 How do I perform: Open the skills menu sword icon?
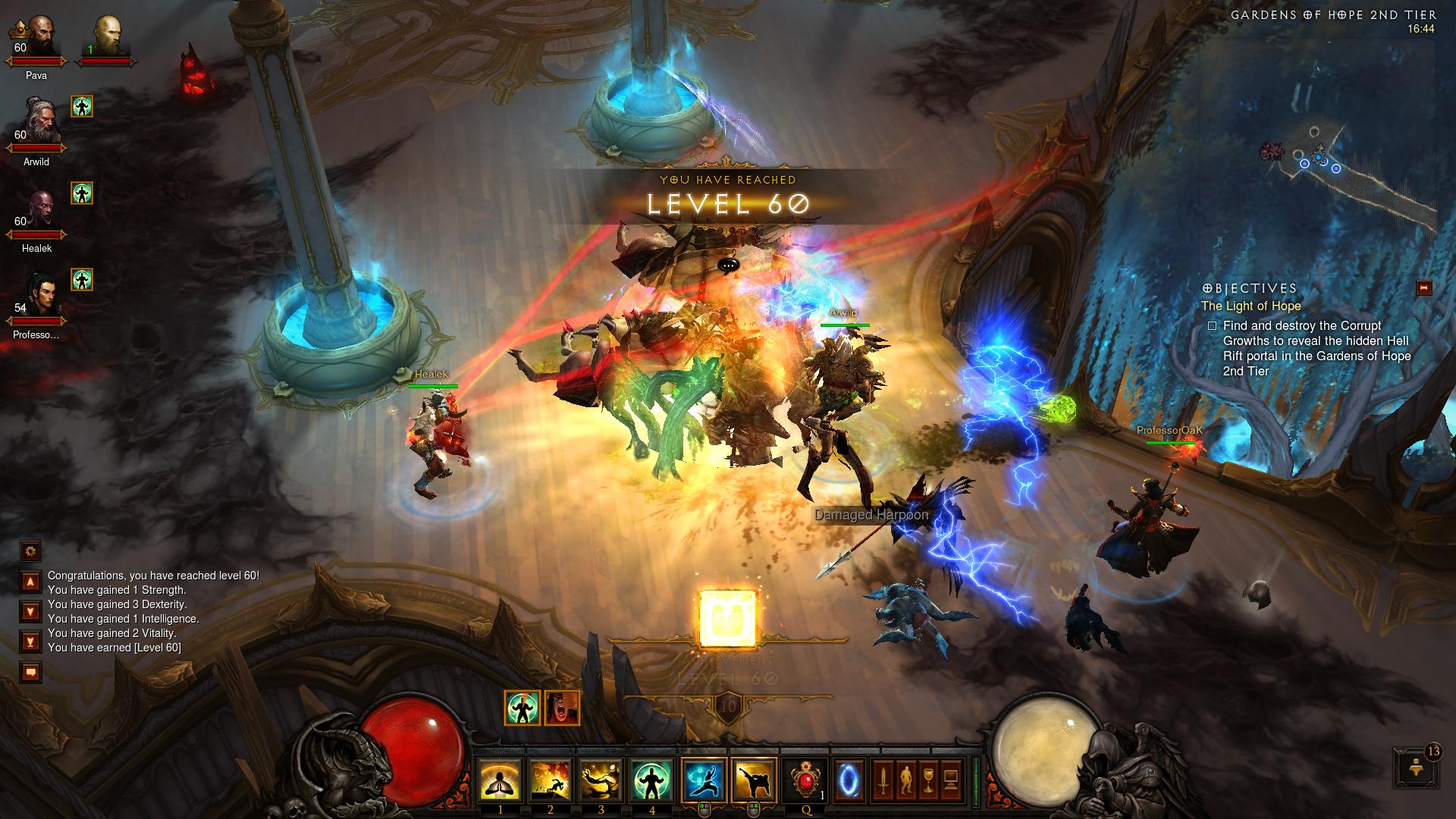883,780
